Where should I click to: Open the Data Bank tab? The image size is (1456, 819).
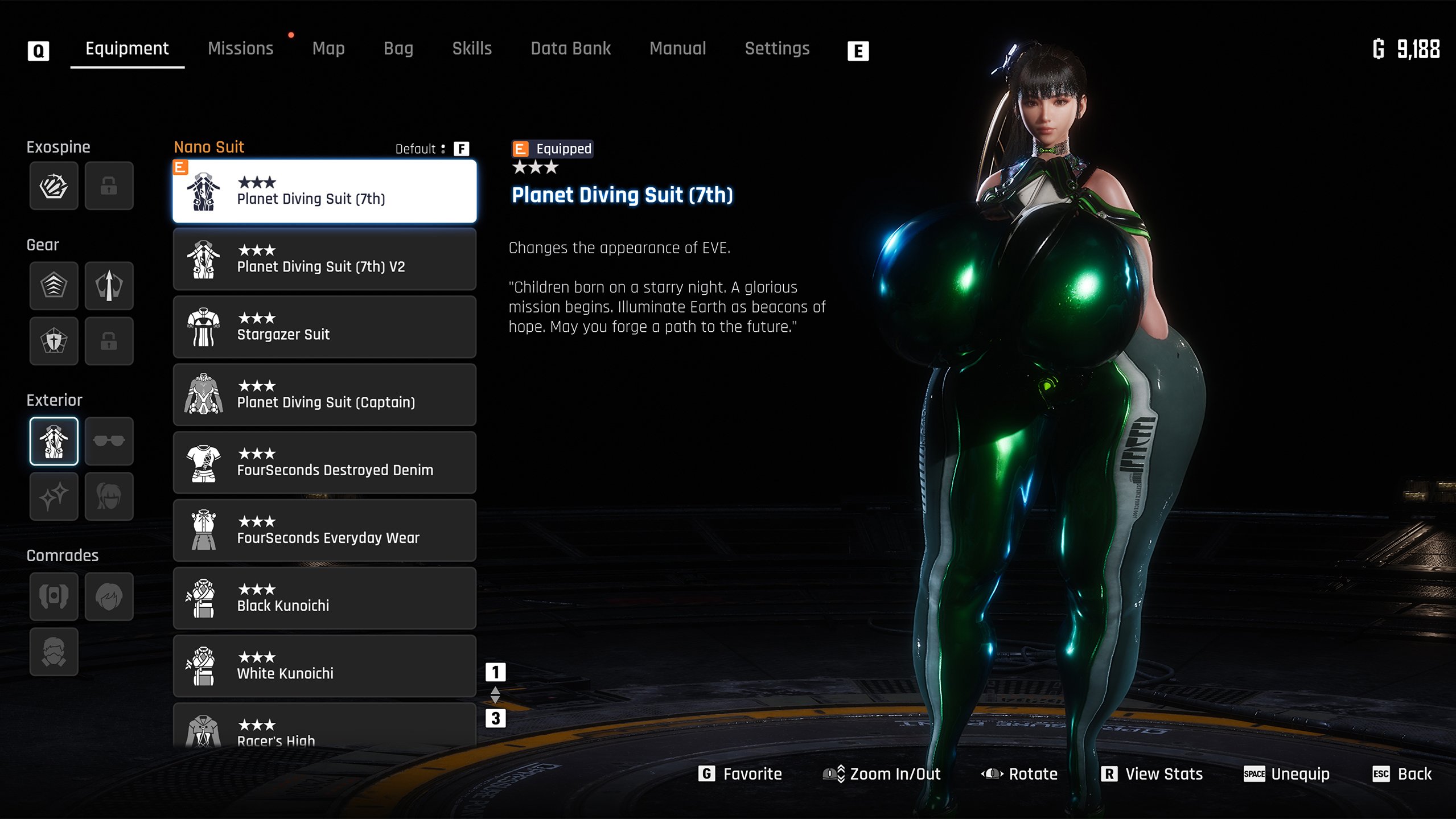point(570,49)
